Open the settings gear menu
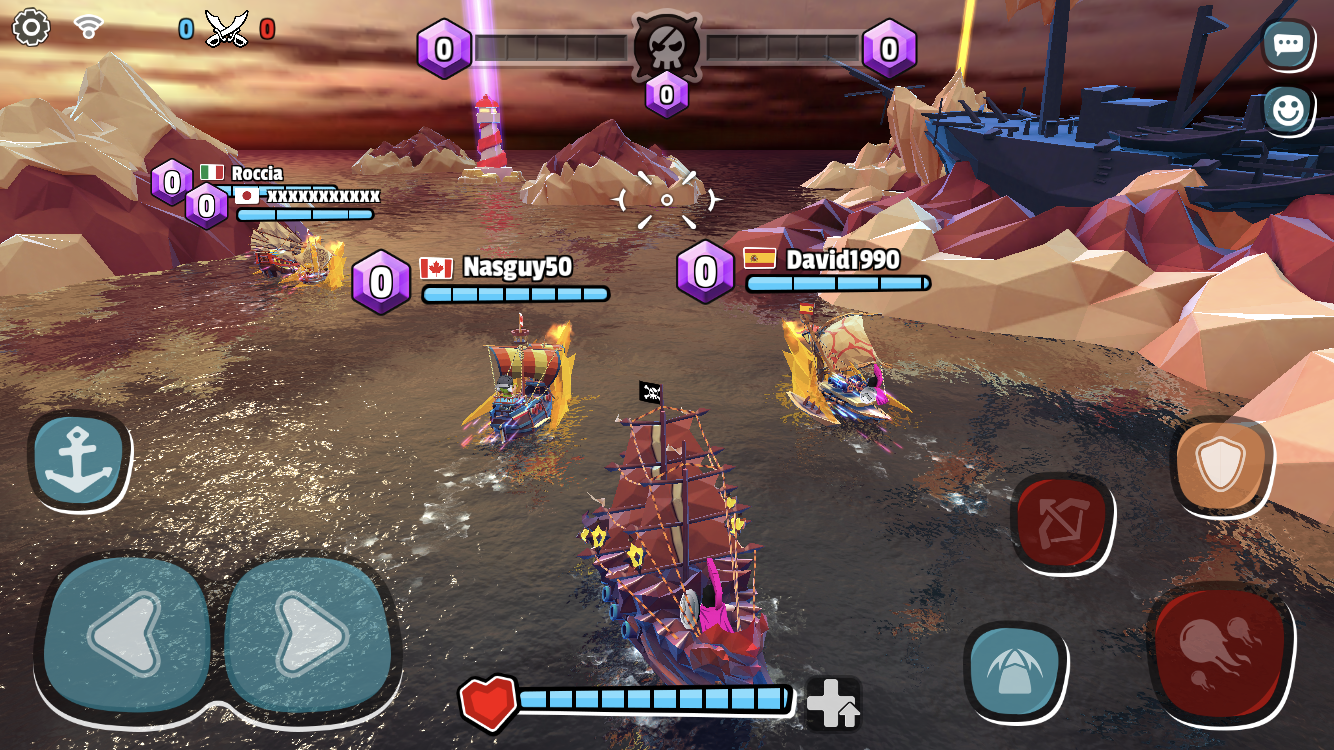This screenshot has width=1334, height=750. coord(33,28)
